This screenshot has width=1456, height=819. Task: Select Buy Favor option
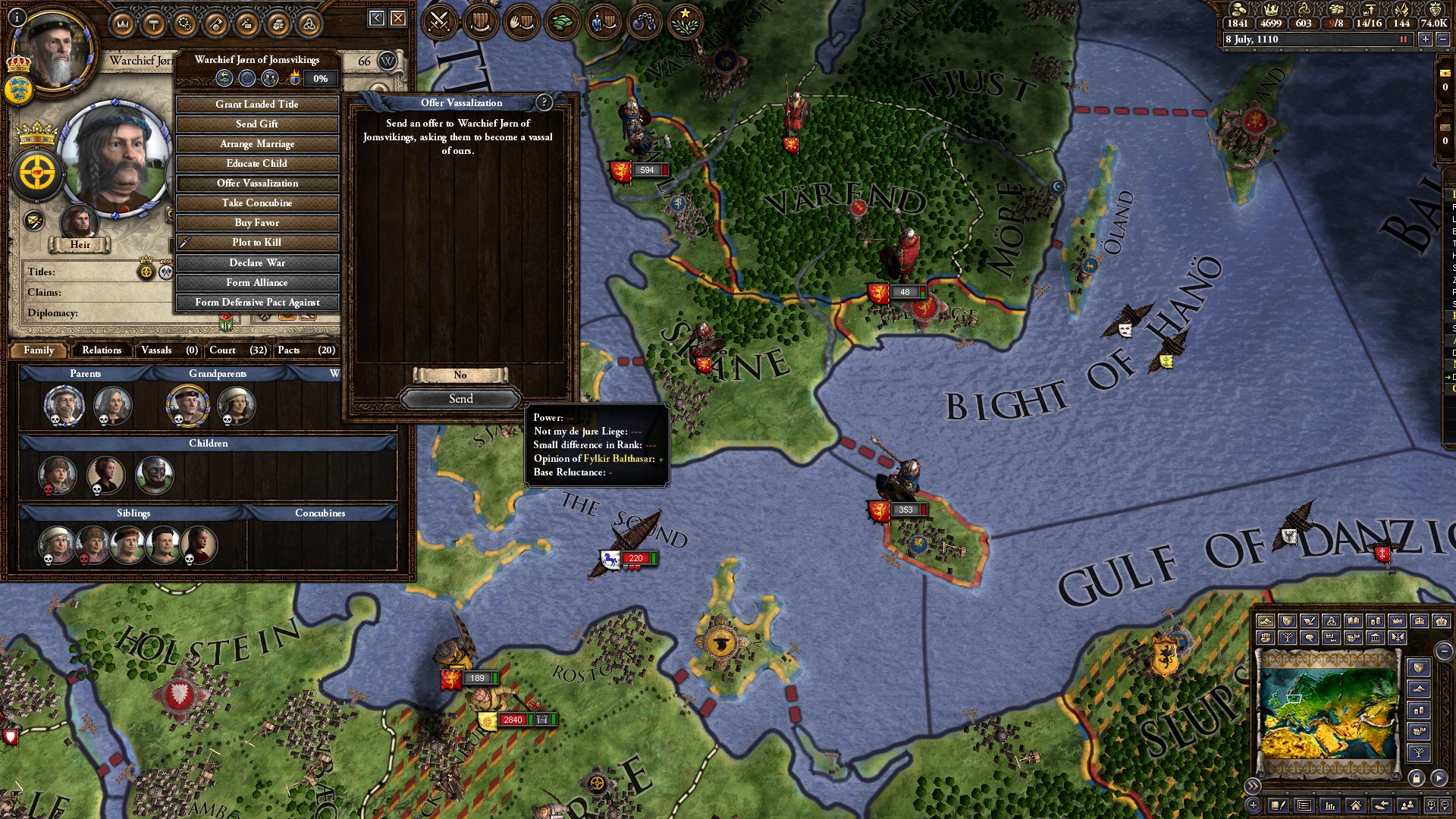(256, 223)
